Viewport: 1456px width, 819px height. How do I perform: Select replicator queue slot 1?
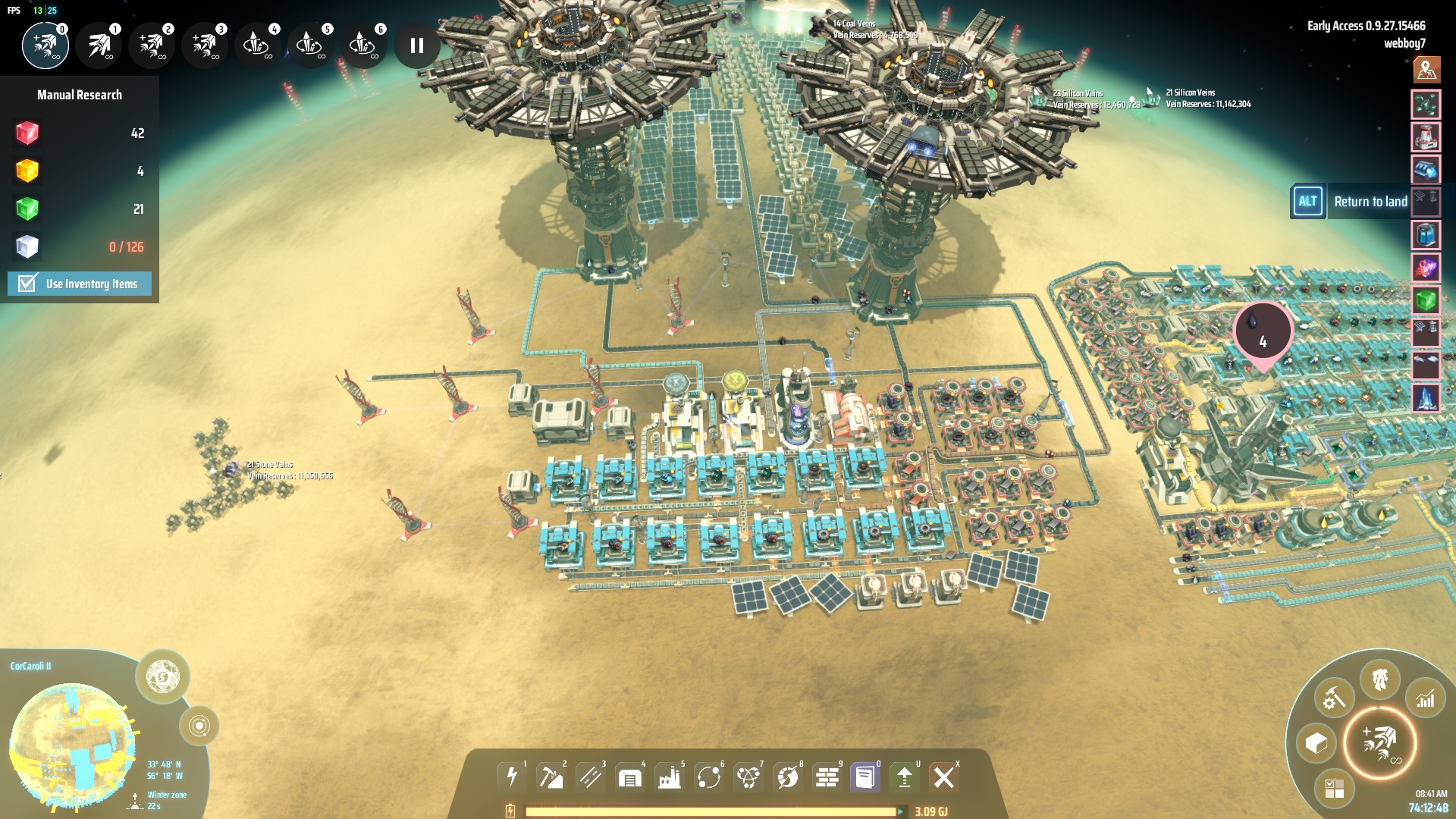pos(98,45)
